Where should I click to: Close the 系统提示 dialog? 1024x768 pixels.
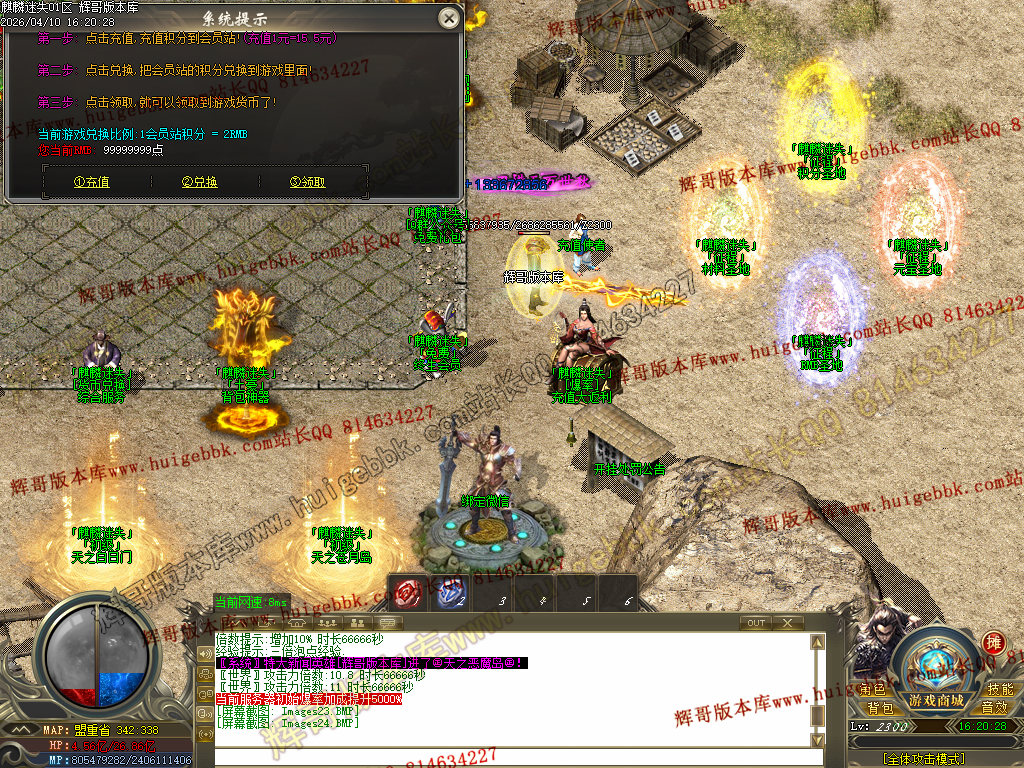coord(449,18)
